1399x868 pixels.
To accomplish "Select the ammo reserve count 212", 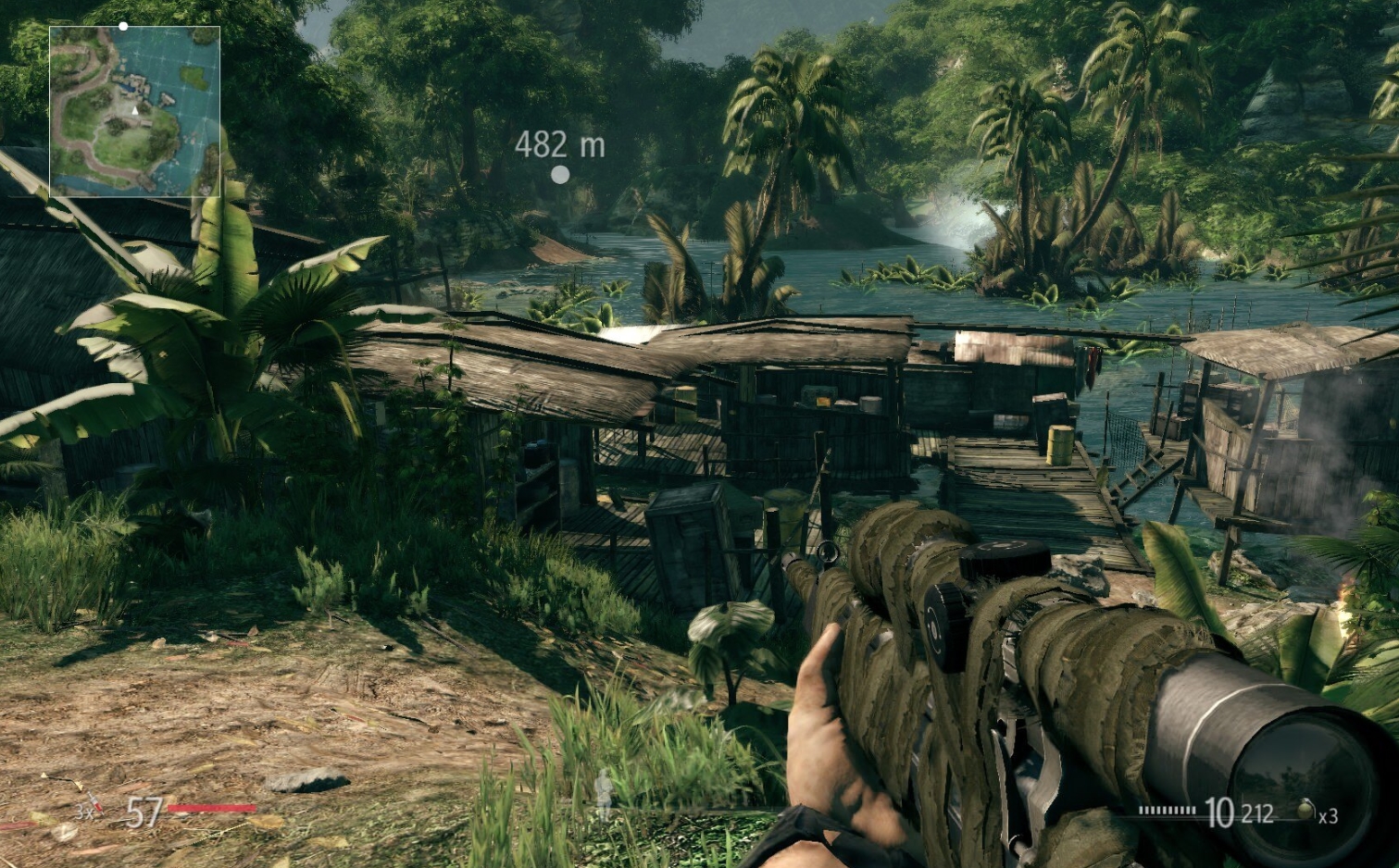I will [x=1257, y=812].
